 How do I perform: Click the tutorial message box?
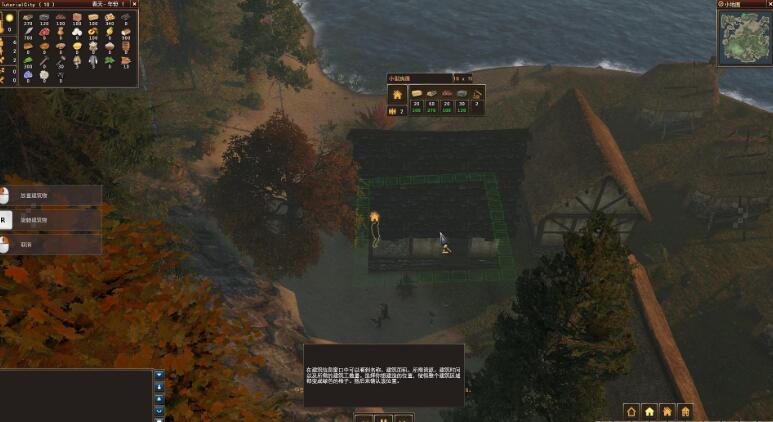point(384,376)
